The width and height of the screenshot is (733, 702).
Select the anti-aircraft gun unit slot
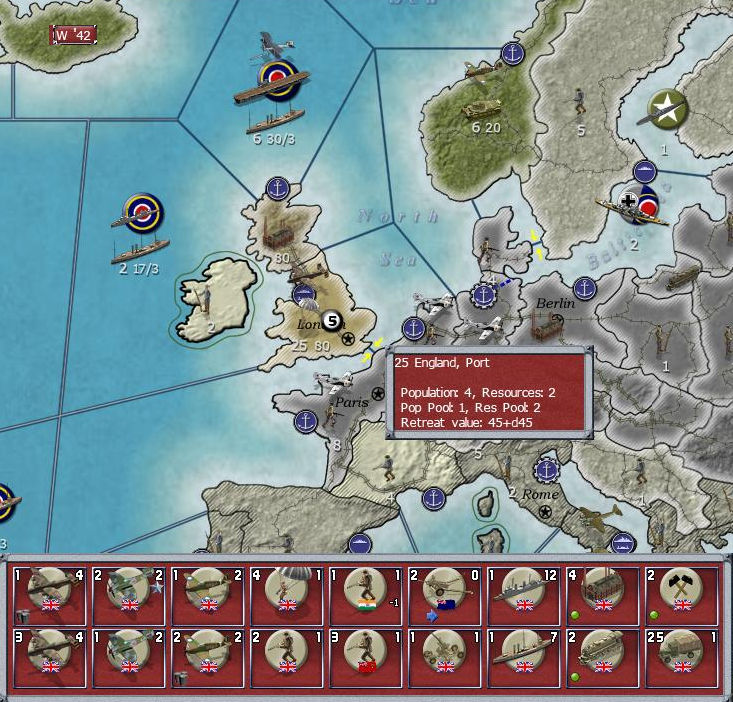(445, 657)
